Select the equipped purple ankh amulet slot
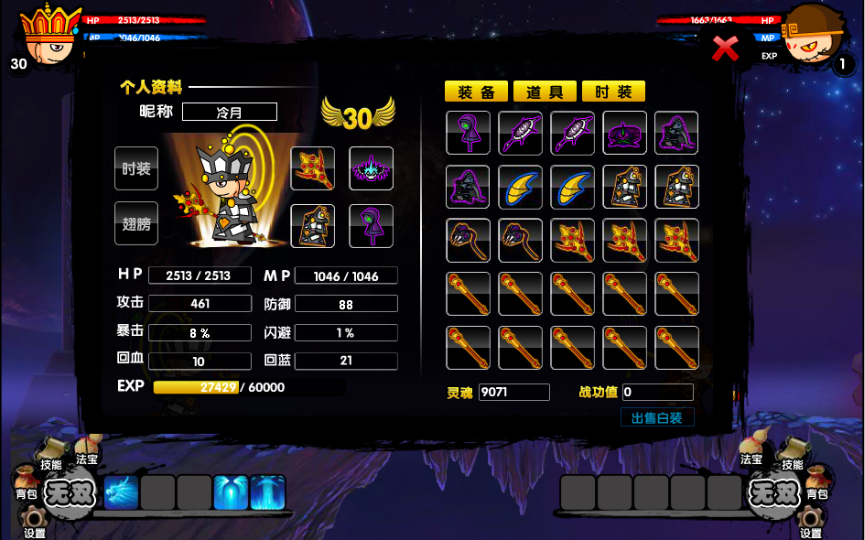Screen dimensions: 865x540 [x=371, y=225]
